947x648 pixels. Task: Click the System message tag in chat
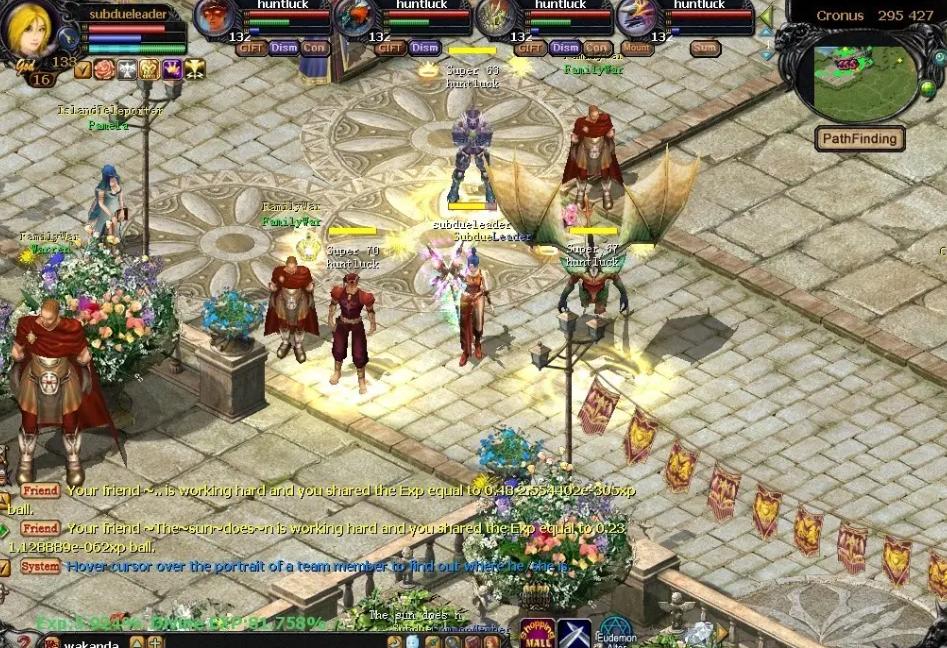(x=41, y=566)
